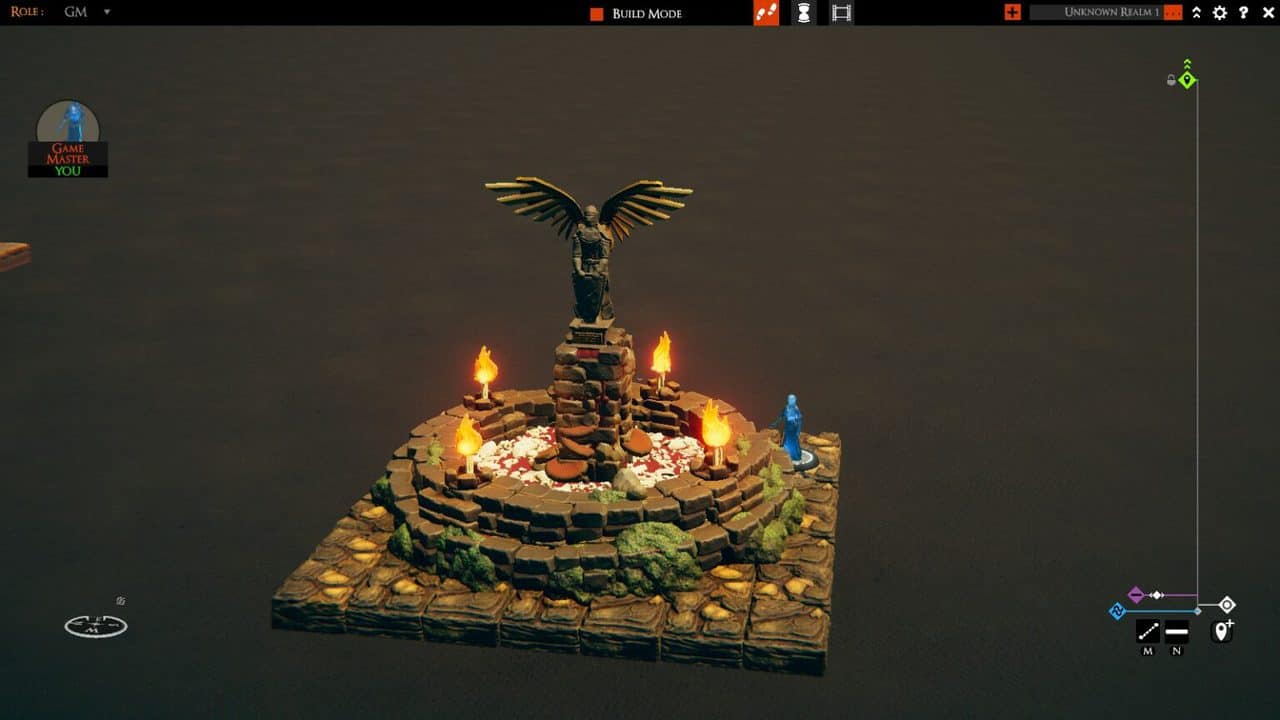
Task: Add a camera waypoint with the pin icon
Action: (1221, 631)
